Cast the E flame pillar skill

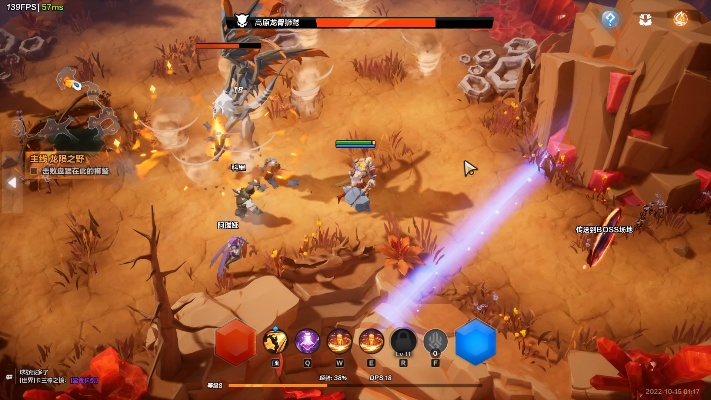pos(372,342)
